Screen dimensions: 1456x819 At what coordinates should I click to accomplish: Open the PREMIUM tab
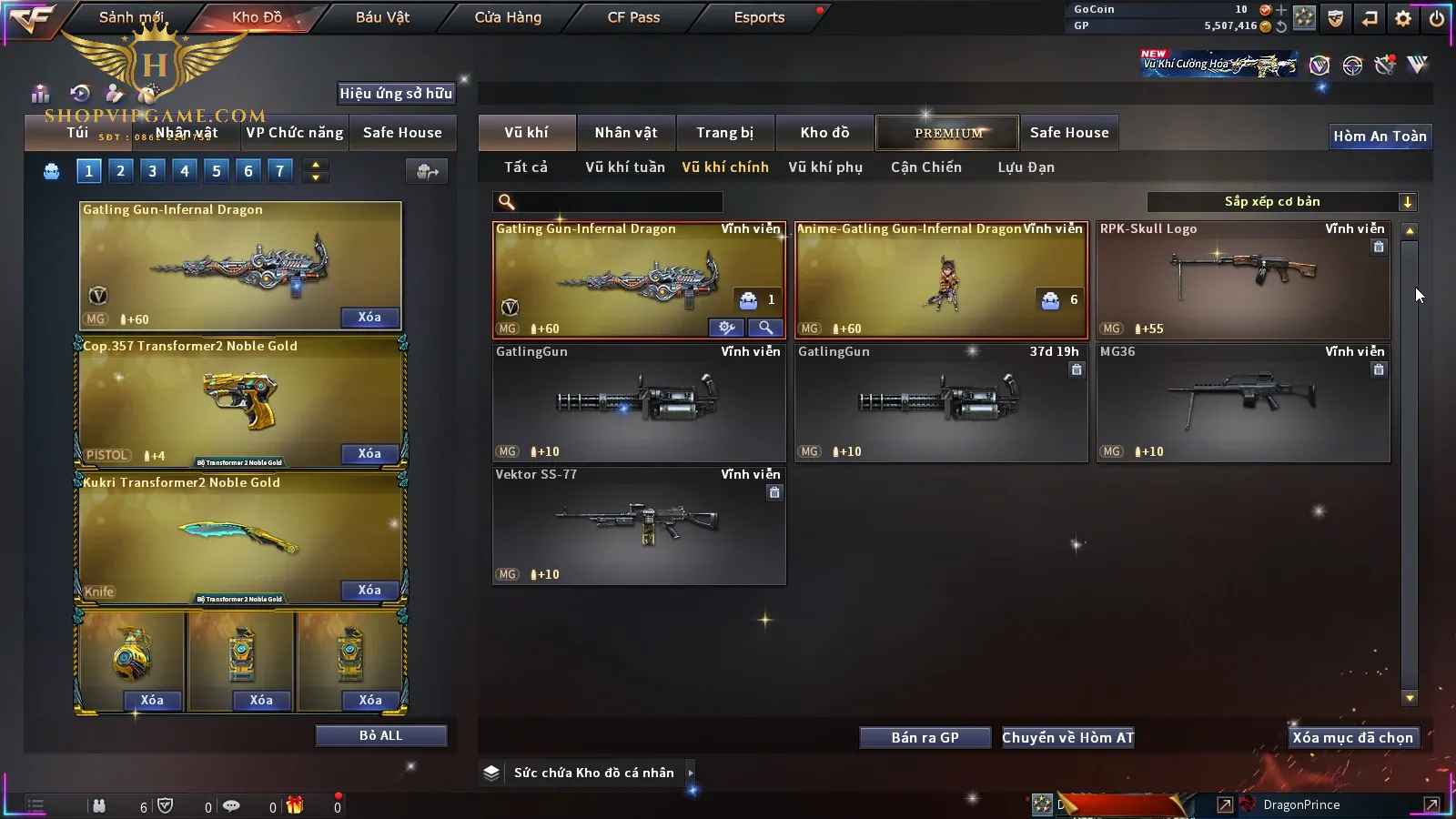coord(947,133)
